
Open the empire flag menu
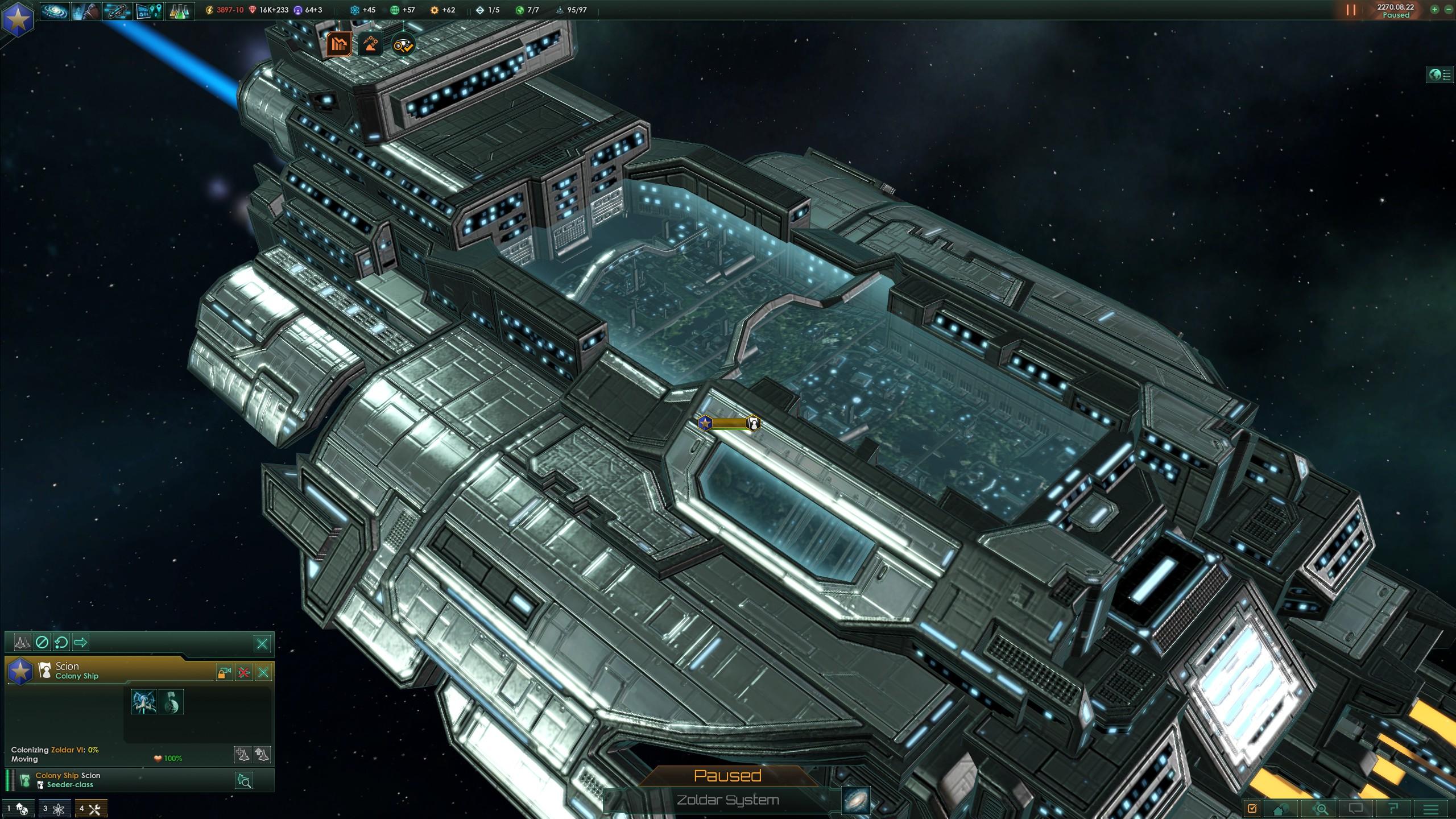[x=18, y=17]
